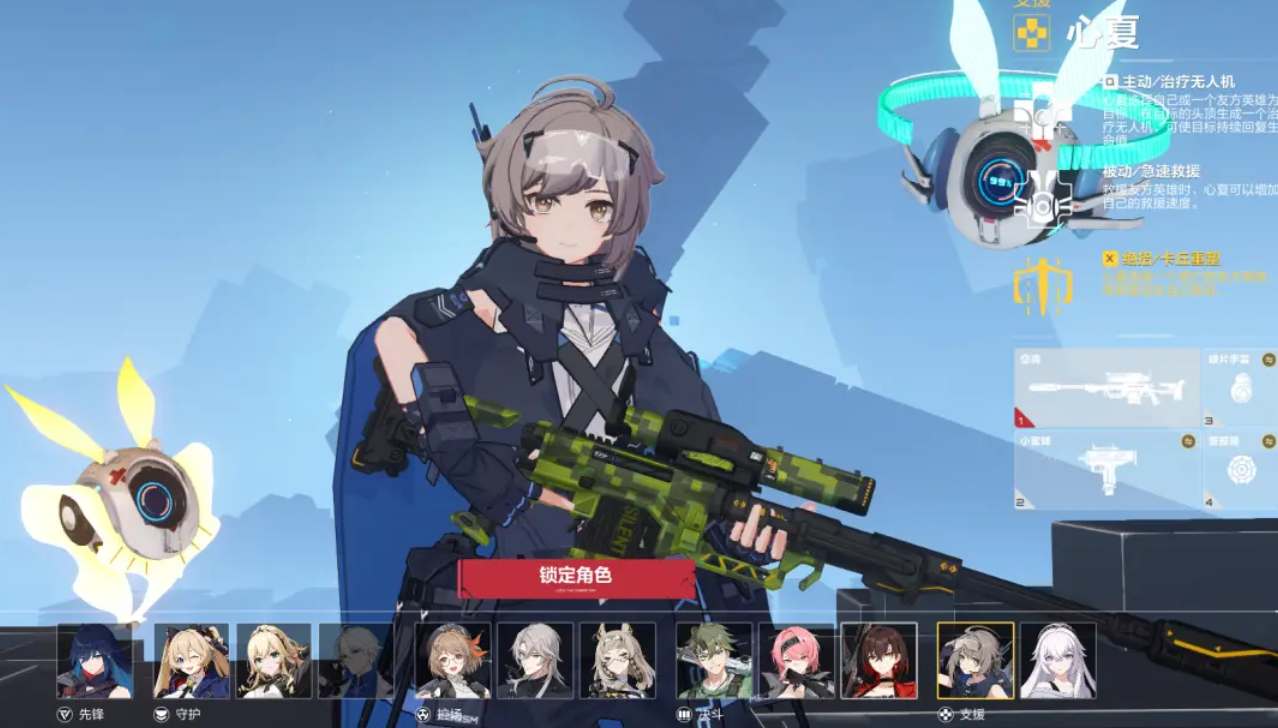Select the sniper rifle weapon slot 1
The height and width of the screenshot is (728, 1278).
[x=1106, y=388]
